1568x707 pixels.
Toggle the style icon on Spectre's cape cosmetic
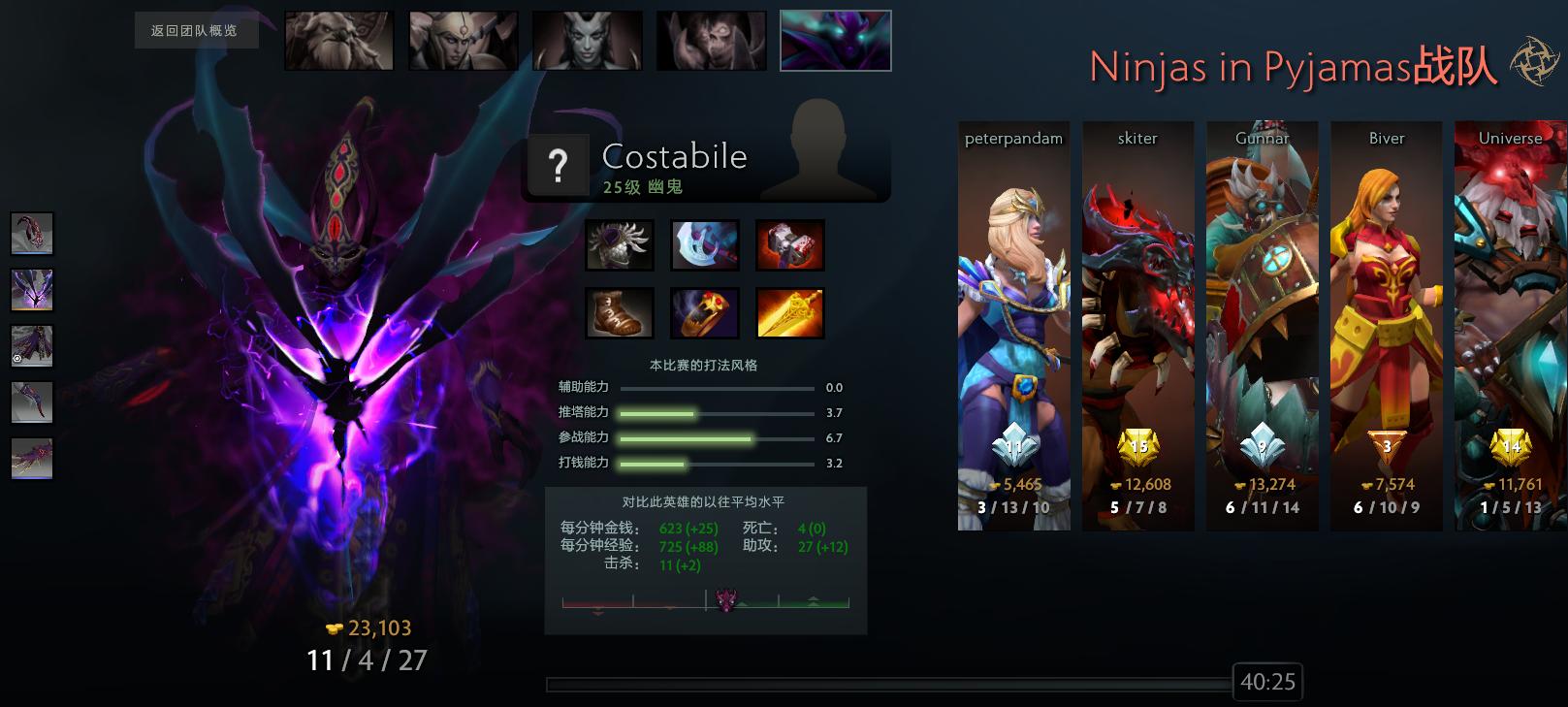click(17, 358)
